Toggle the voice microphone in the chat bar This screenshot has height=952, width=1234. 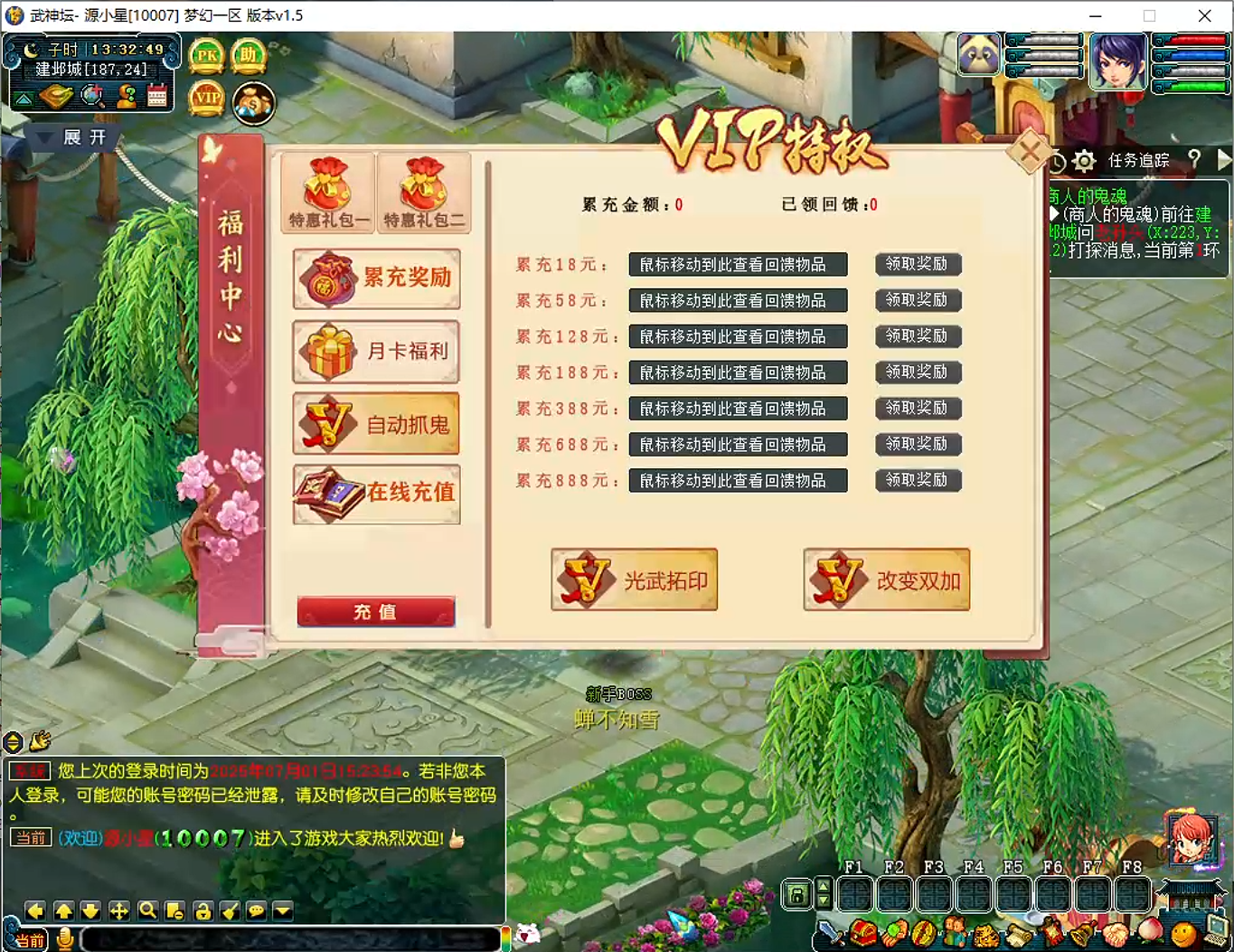click(63, 938)
